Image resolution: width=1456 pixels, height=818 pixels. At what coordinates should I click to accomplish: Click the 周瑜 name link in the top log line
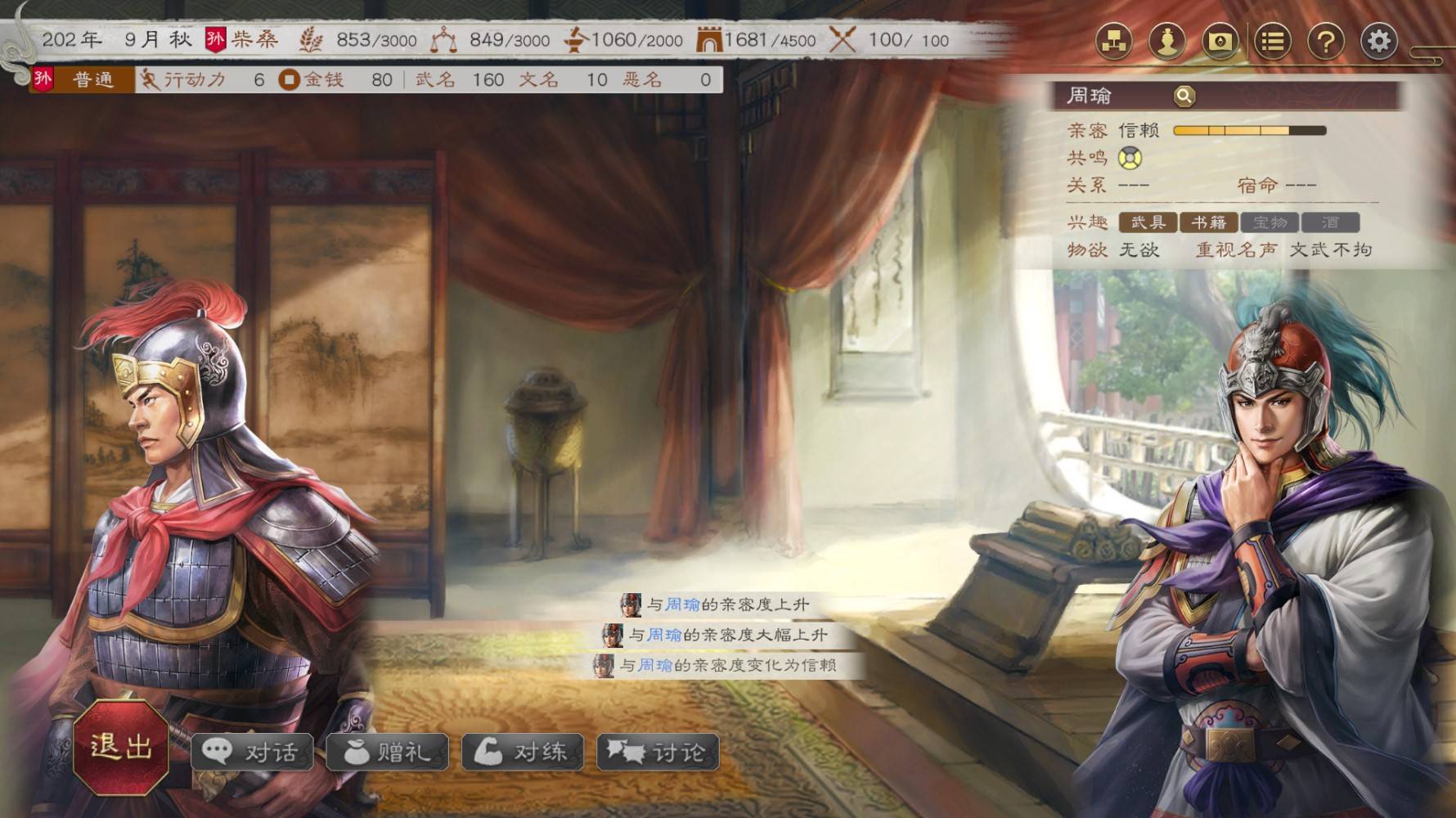click(x=682, y=605)
